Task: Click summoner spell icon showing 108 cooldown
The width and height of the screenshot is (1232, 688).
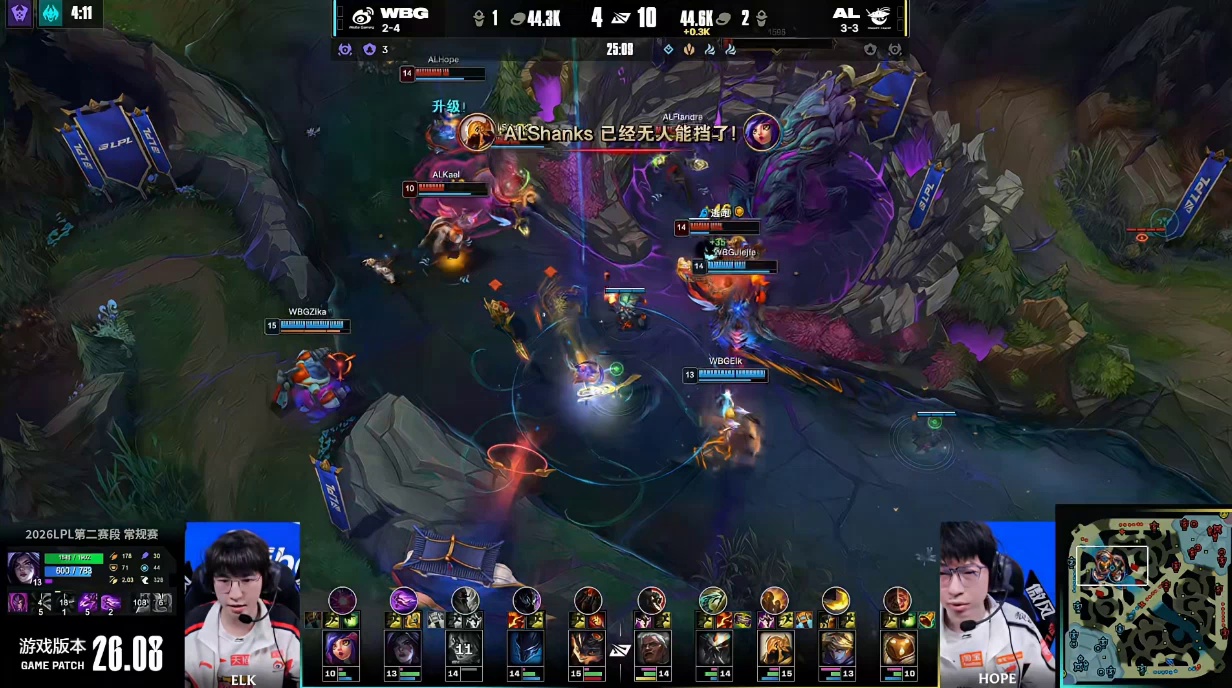Action: click(141, 602)
